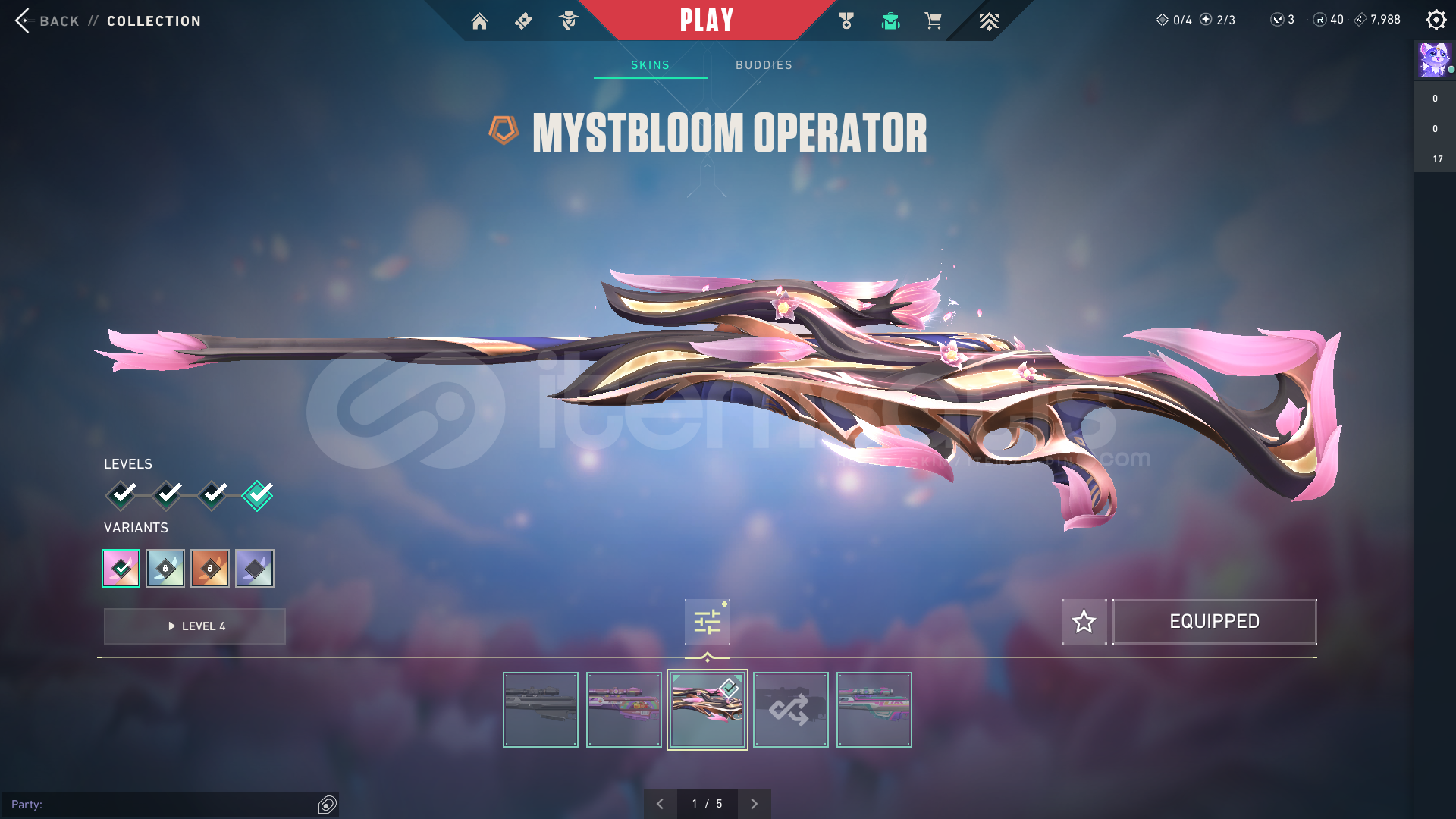Screen dimensions: 1456x819
Task: Open the skin filter sliders button
Action: pyautogui.click(x=707, y=622)
